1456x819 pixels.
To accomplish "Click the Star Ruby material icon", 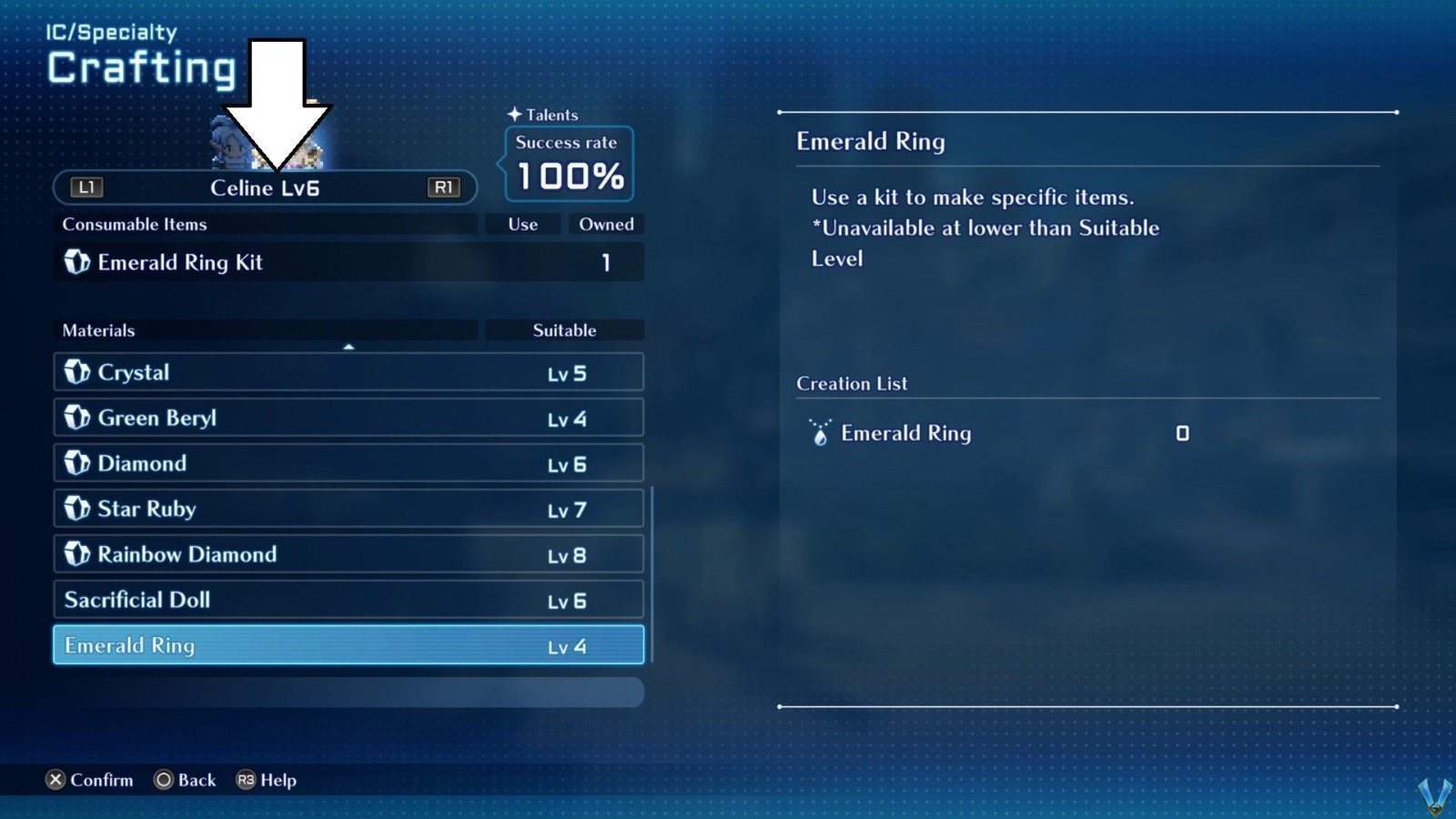I will 76,509.
